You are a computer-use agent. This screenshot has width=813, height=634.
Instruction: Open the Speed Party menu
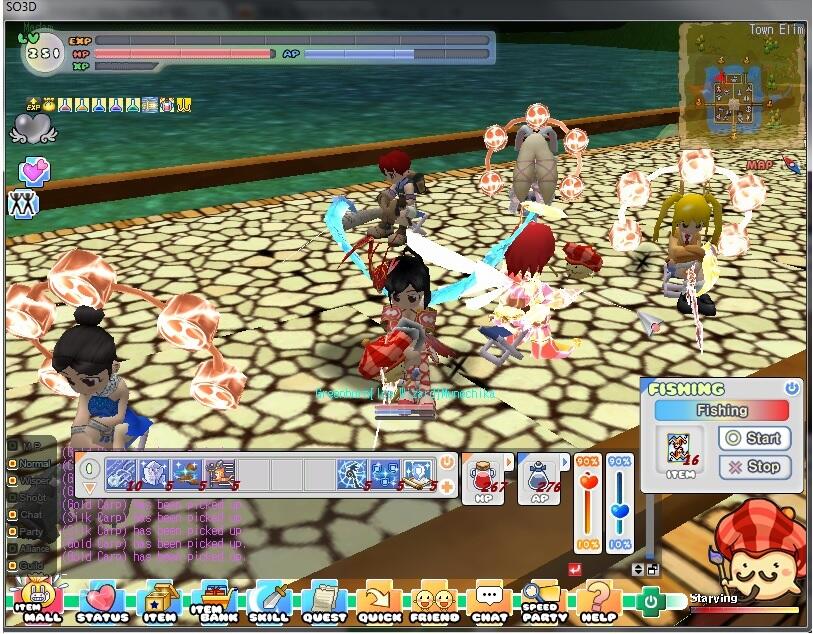pyautogui.click(x=541, y=602)
